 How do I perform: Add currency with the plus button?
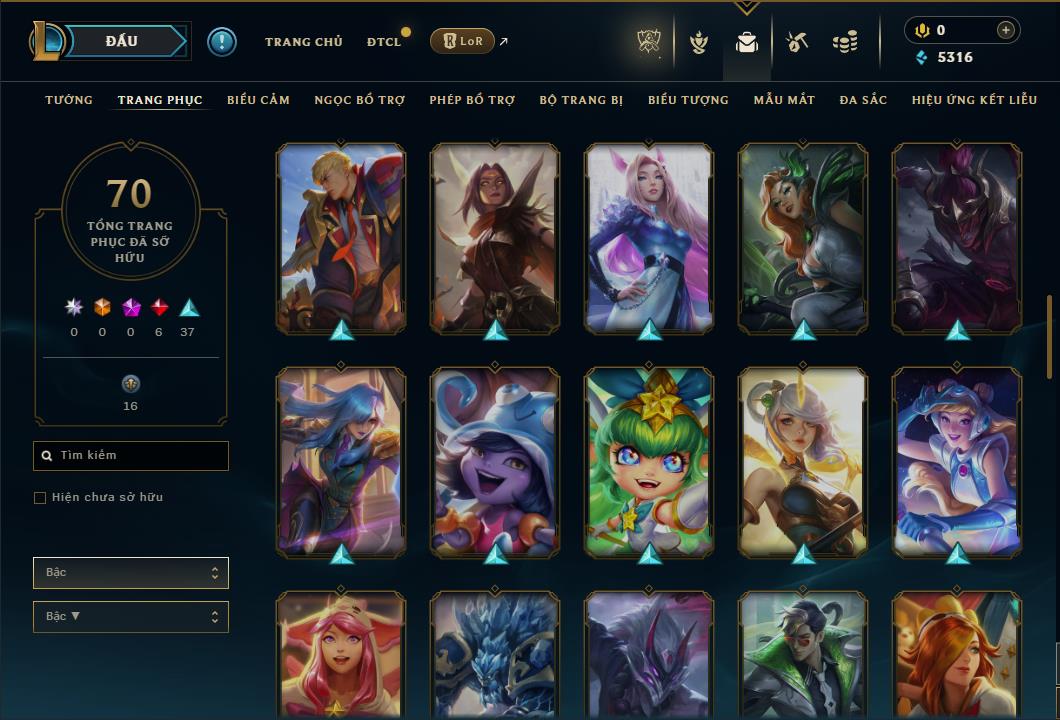point(1005,31)
